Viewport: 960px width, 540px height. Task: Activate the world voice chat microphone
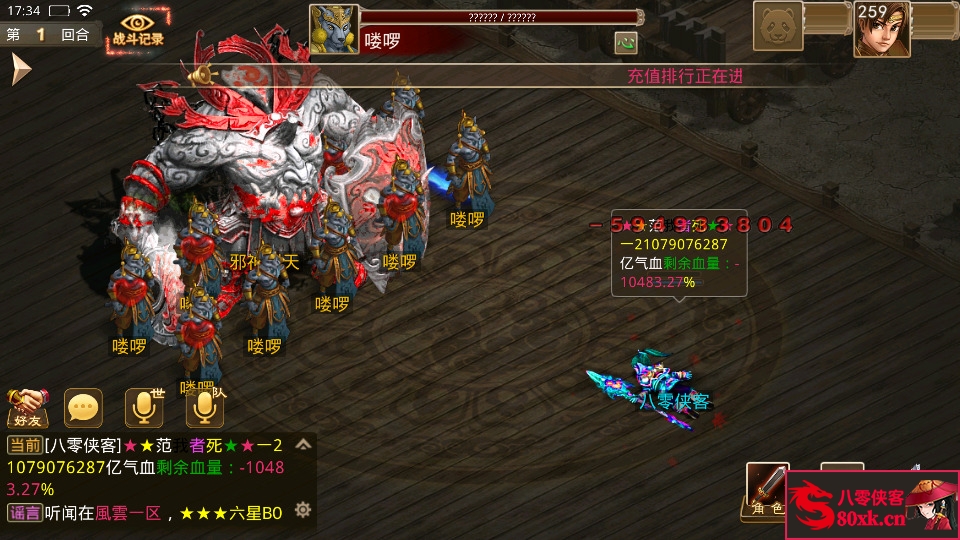click(143, 407)
